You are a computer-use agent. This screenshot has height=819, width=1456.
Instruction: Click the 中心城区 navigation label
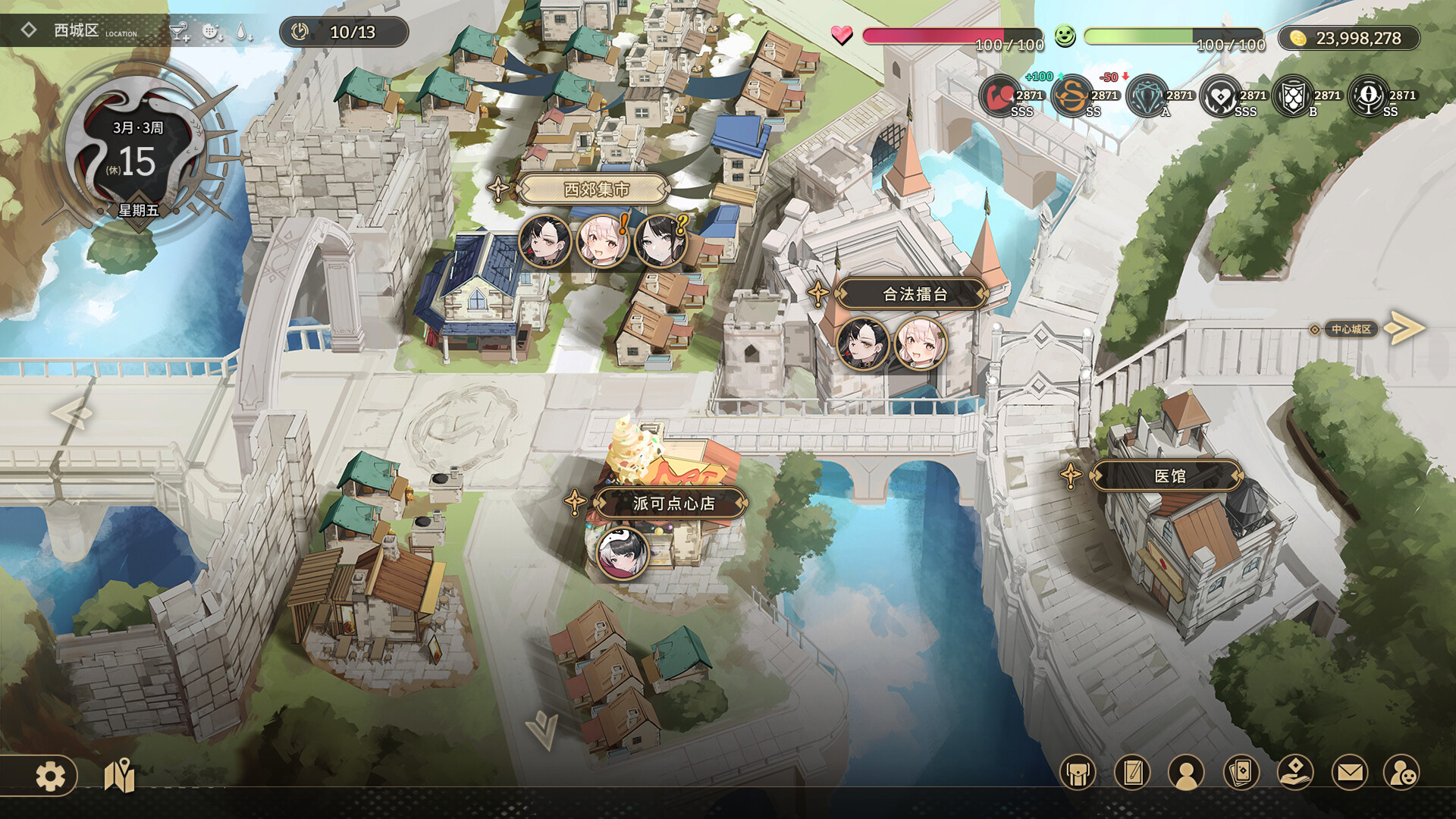1352,330
